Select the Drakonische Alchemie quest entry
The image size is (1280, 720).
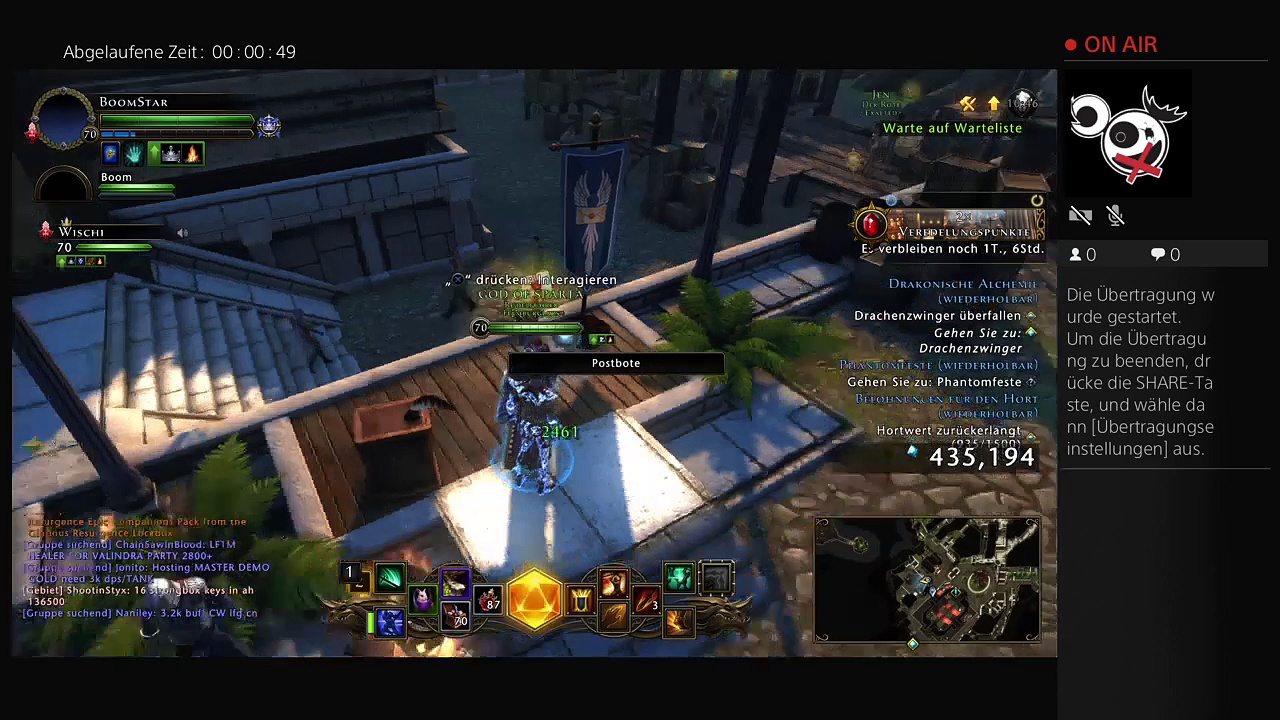[x=962, y=284]
